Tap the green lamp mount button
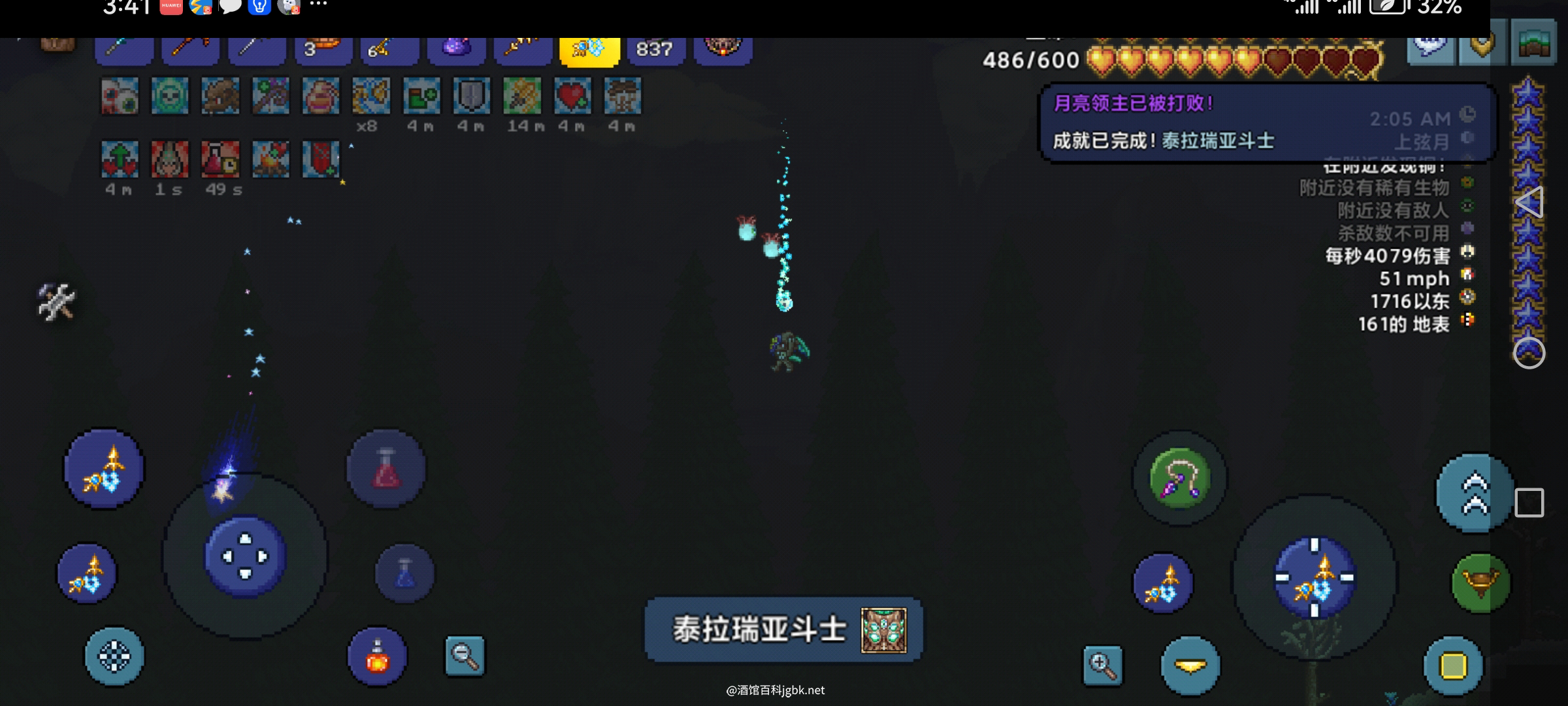Image resolution: width=1568 pixels, height=706 pixels. click(1480, 582)
